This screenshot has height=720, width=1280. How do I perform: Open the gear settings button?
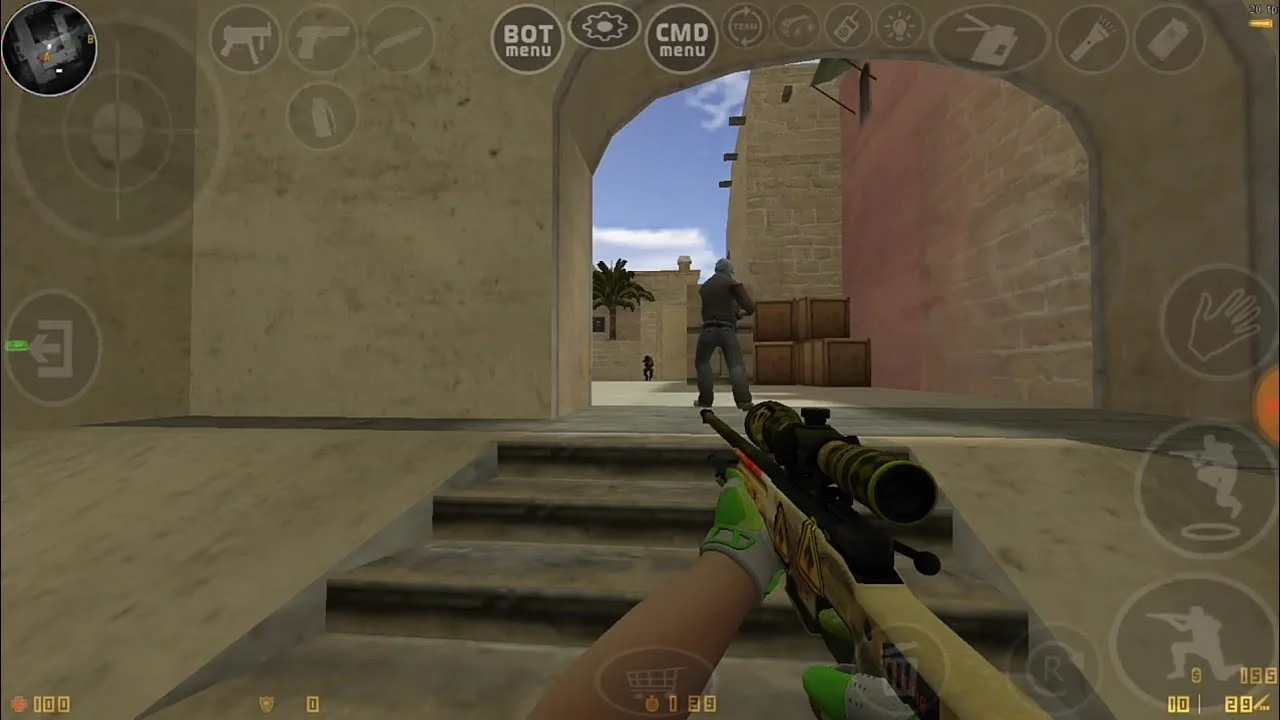point(604,26)
